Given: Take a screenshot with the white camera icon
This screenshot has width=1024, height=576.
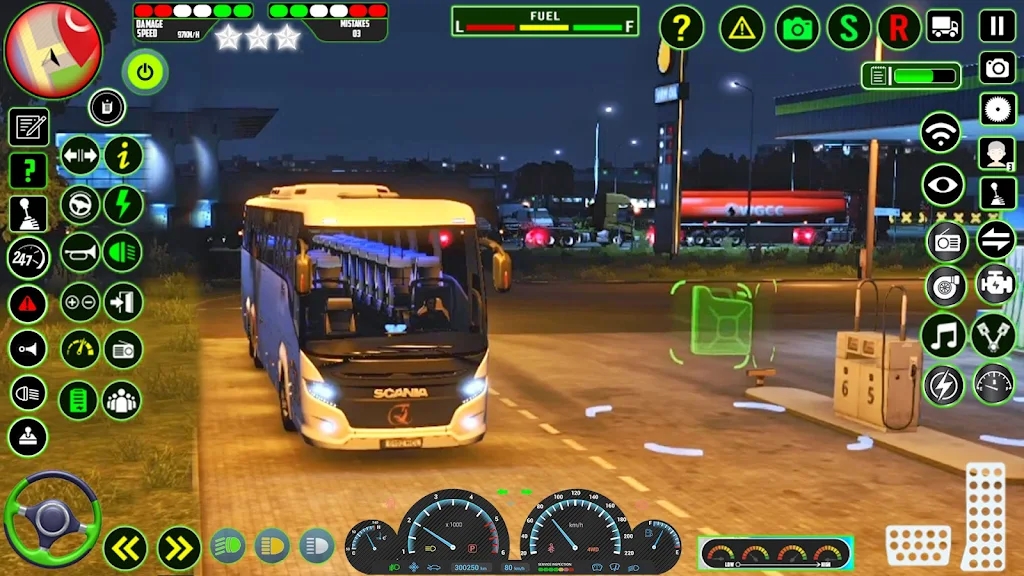Looking at the screenshot, I should point(997,67).
